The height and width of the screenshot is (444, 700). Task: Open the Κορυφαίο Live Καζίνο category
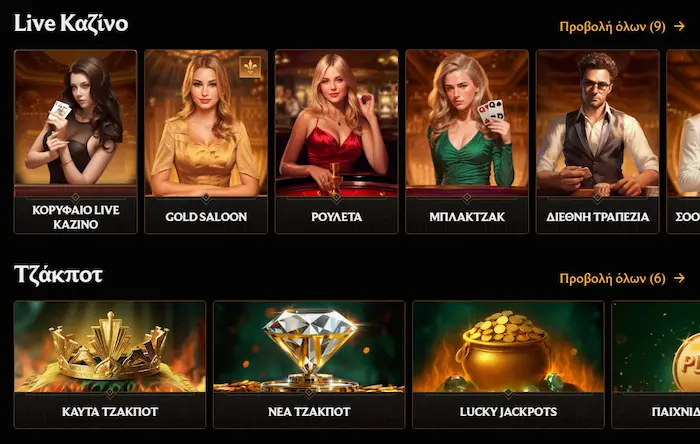[76, 140]
